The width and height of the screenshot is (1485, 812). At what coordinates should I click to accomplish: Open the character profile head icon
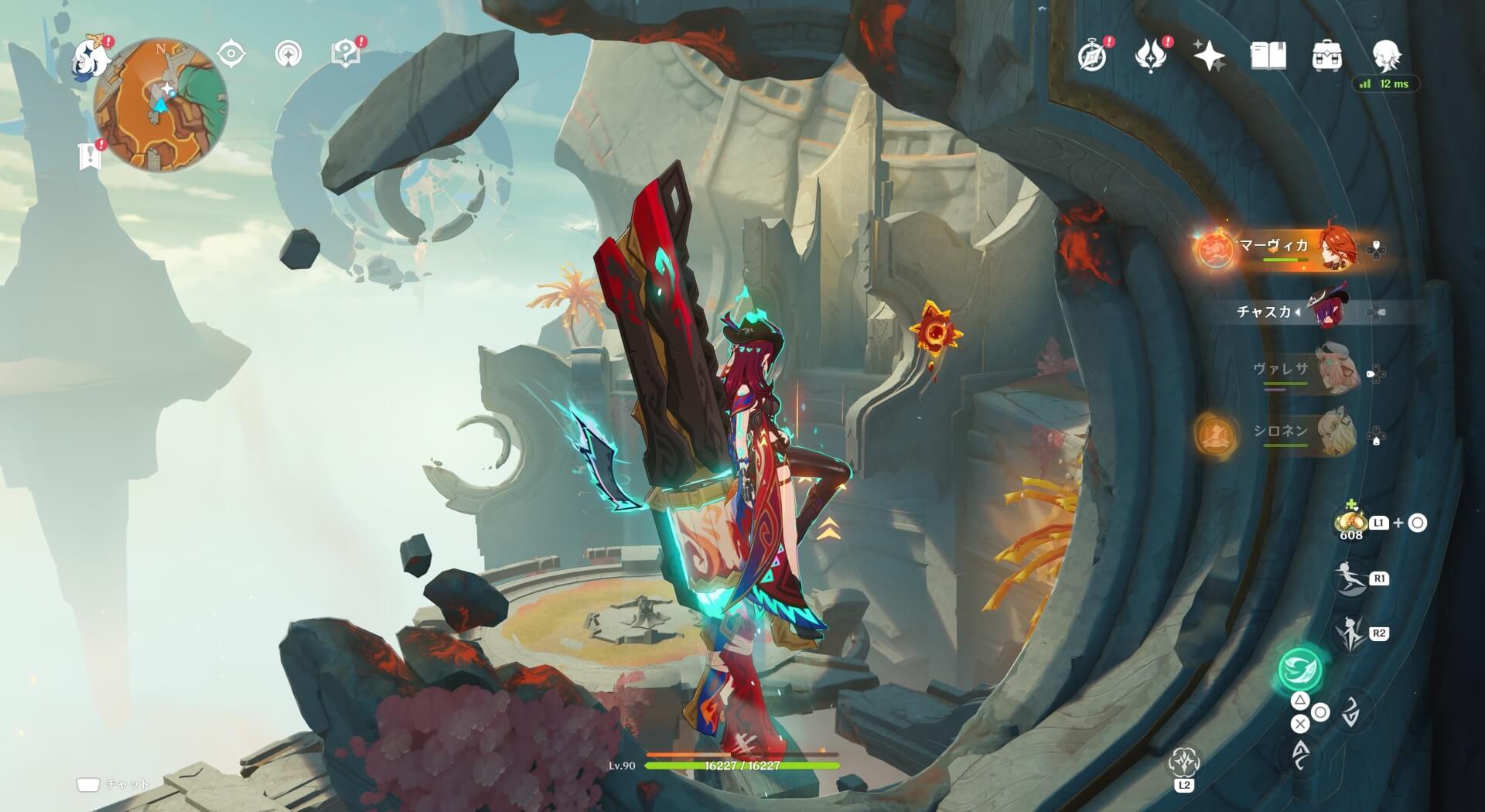pos(1386,55)
